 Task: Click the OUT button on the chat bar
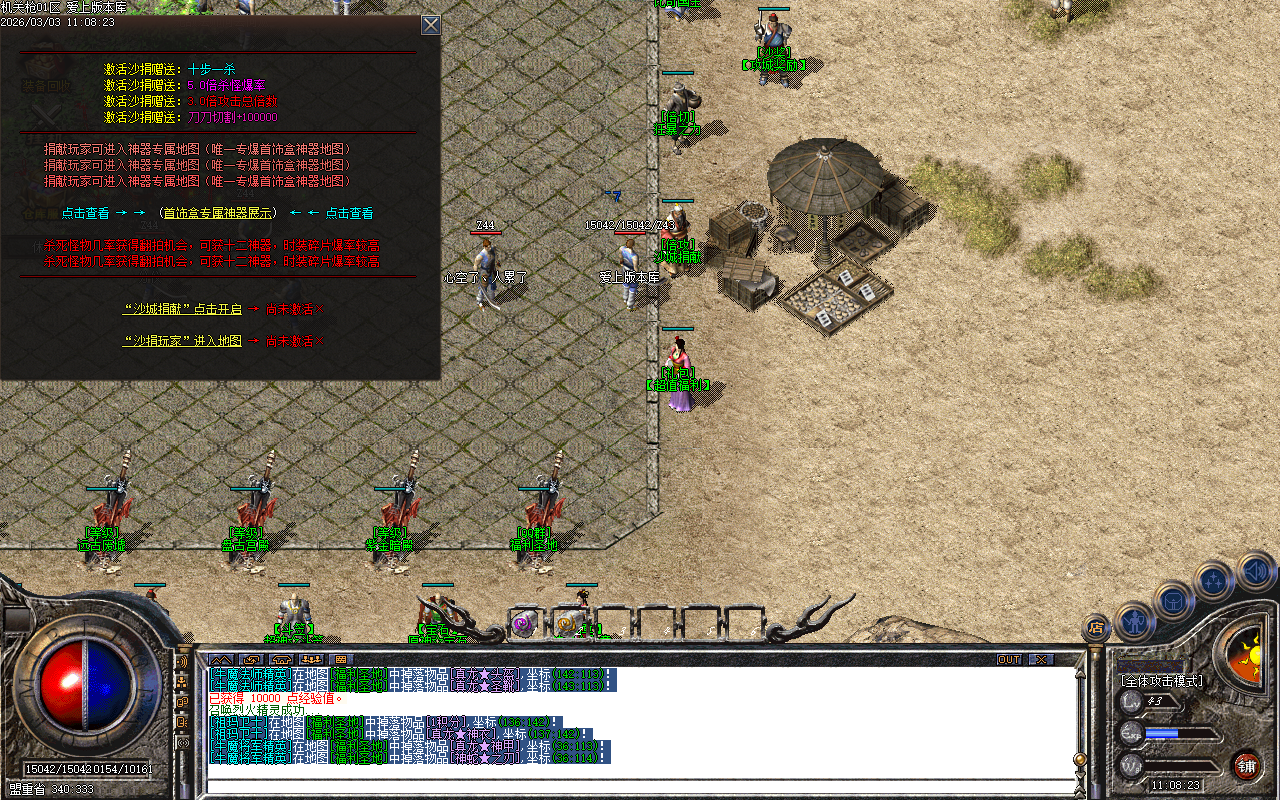tap(1010, 659)
